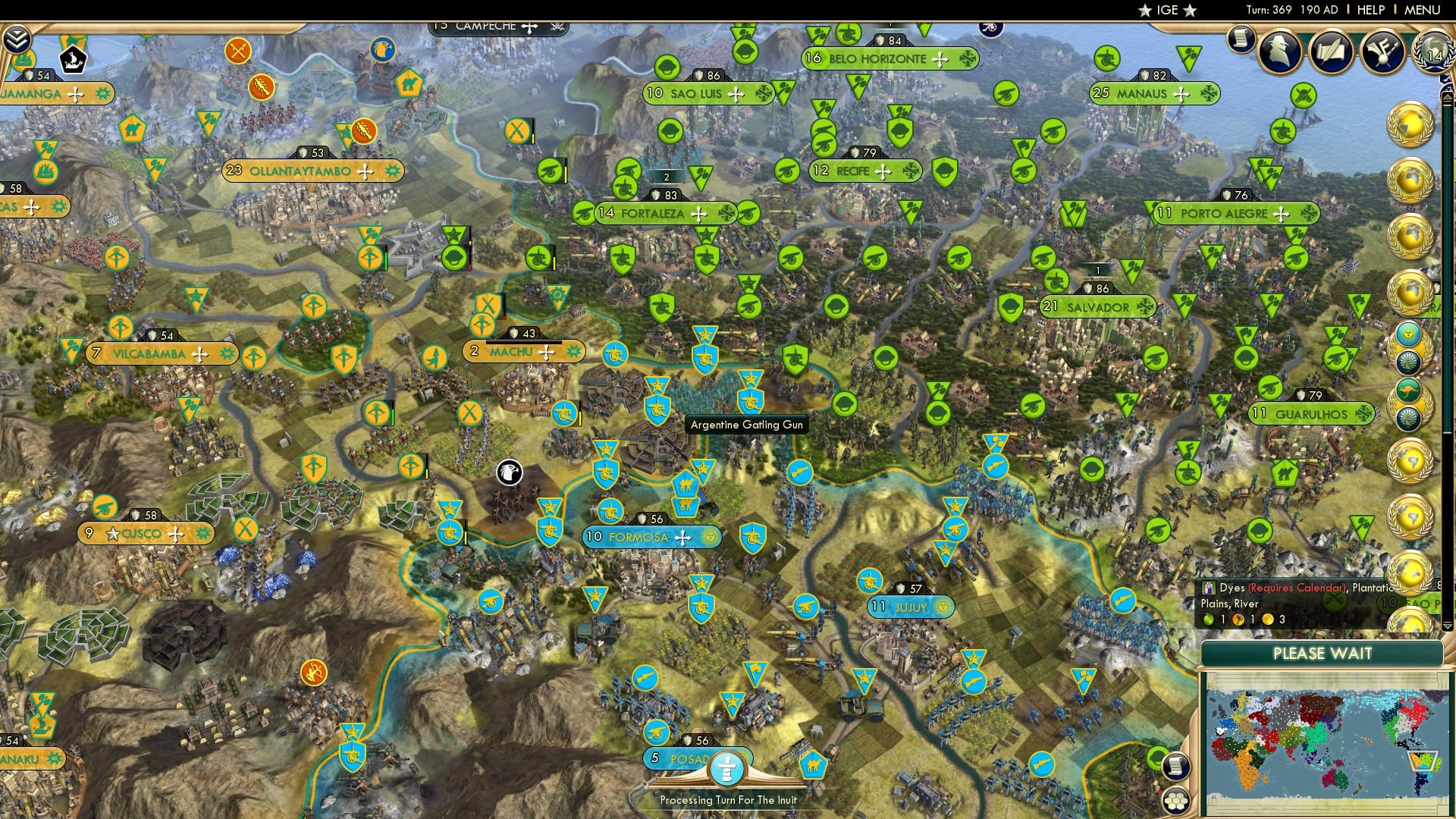Click the black eagle unit icon near Machu

point(510,472)
